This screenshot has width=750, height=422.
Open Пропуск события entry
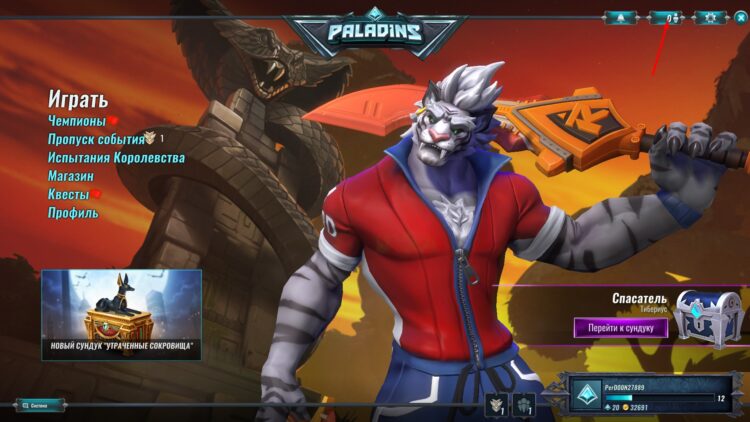[x=96, y=139]
